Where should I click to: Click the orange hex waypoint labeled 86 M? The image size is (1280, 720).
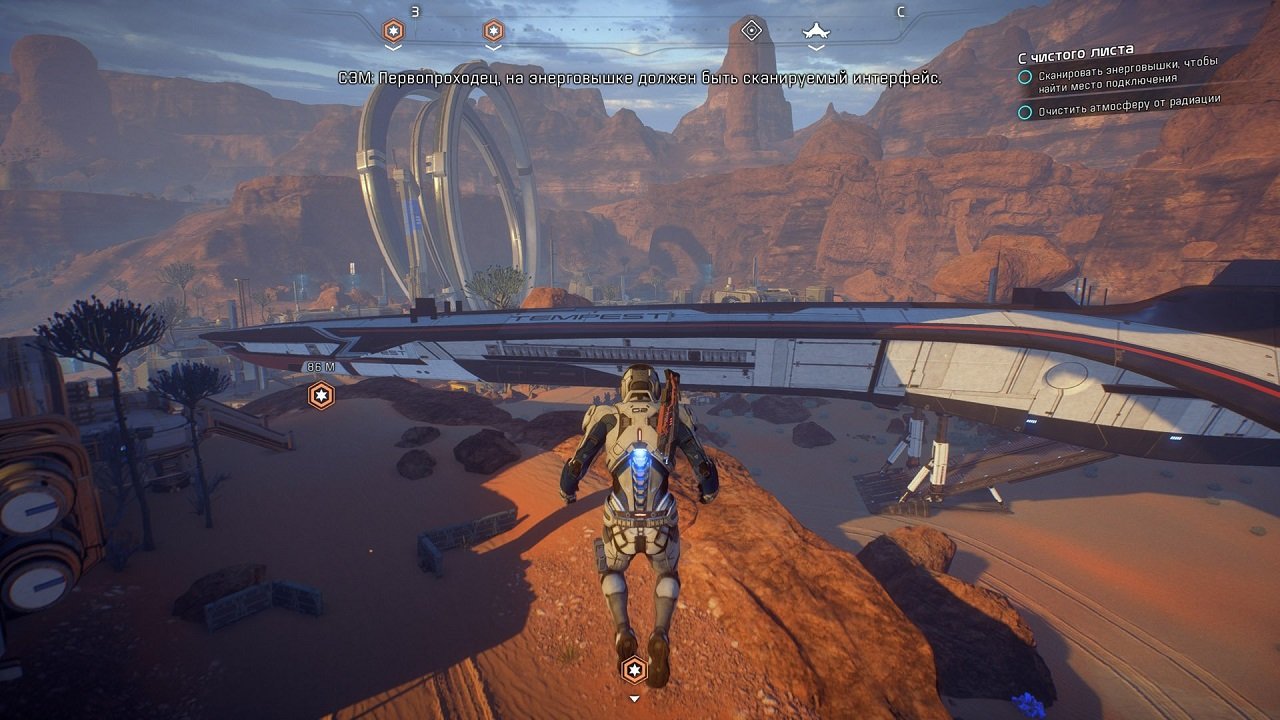[x=319, y=396]
